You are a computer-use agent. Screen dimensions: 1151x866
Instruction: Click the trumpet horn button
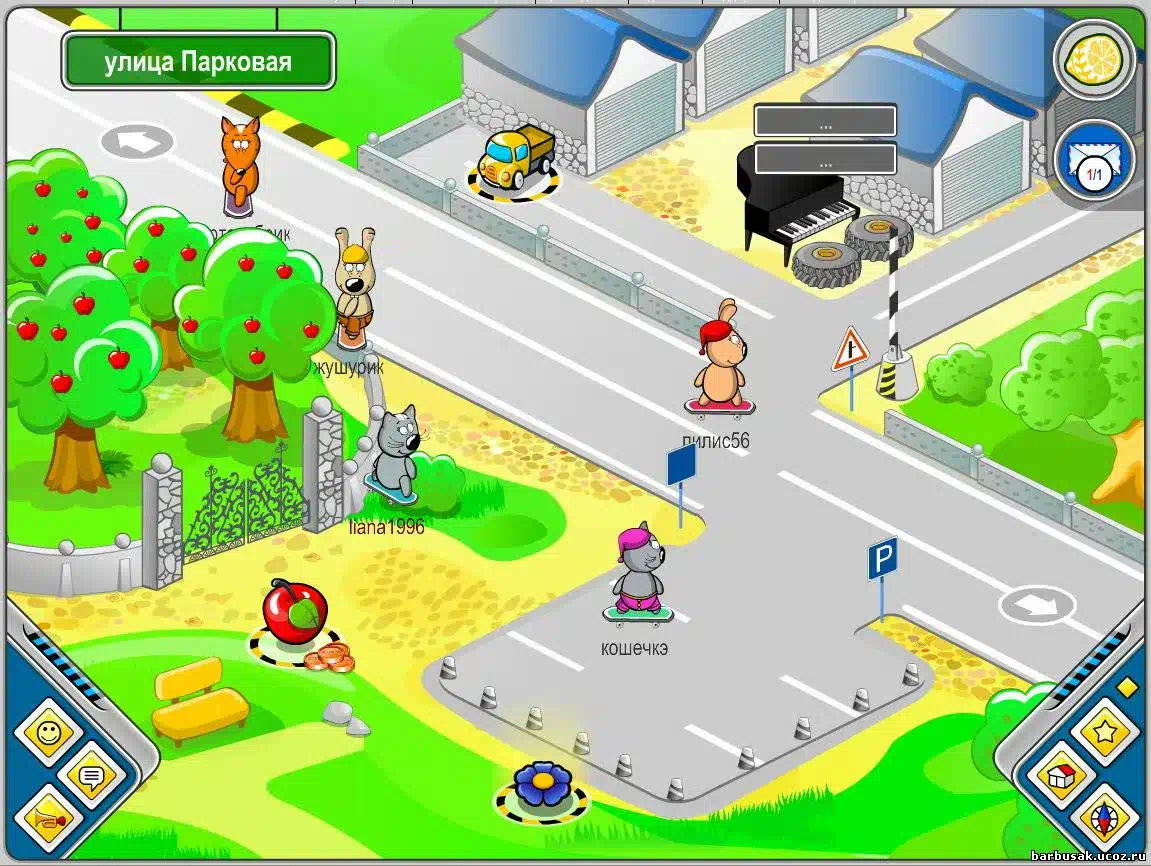(x=47, y=820)
